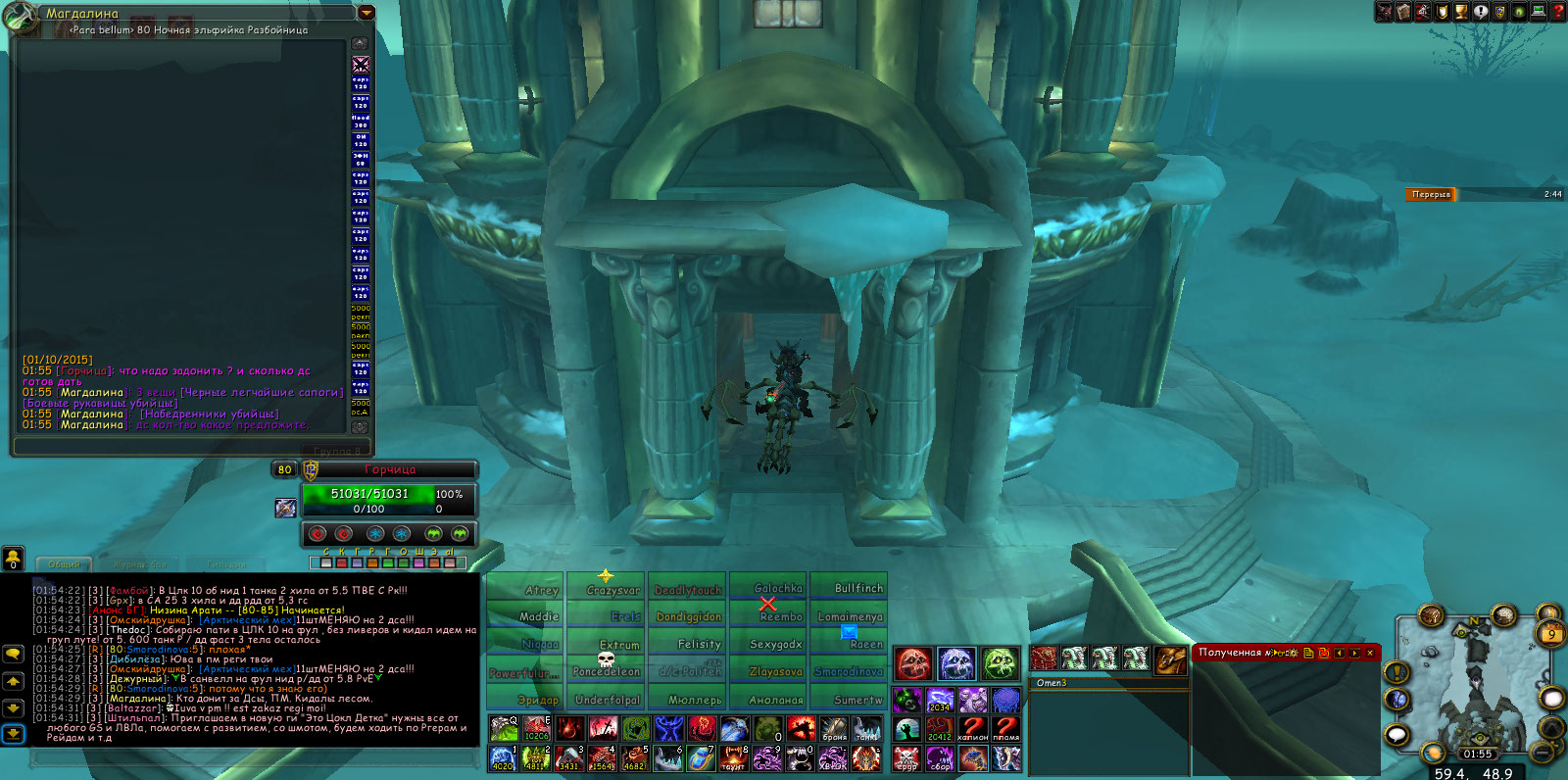Viewport: 1568px width, 780px height.
Task: Select Deadlytouch's raid frame
Action: [x=688, y=589]
